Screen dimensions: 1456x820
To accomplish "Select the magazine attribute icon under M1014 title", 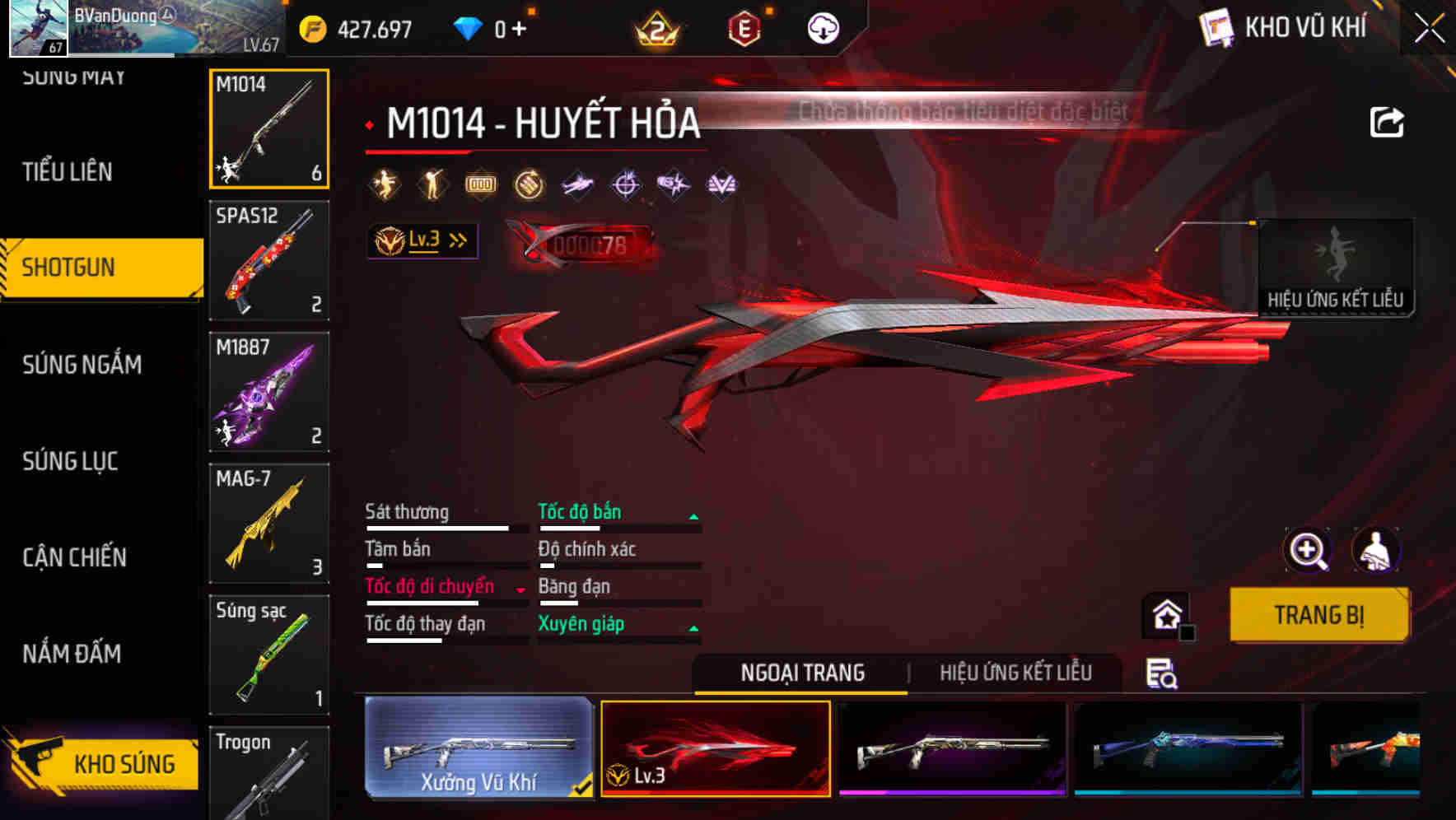I will click(x=480, y=184).
